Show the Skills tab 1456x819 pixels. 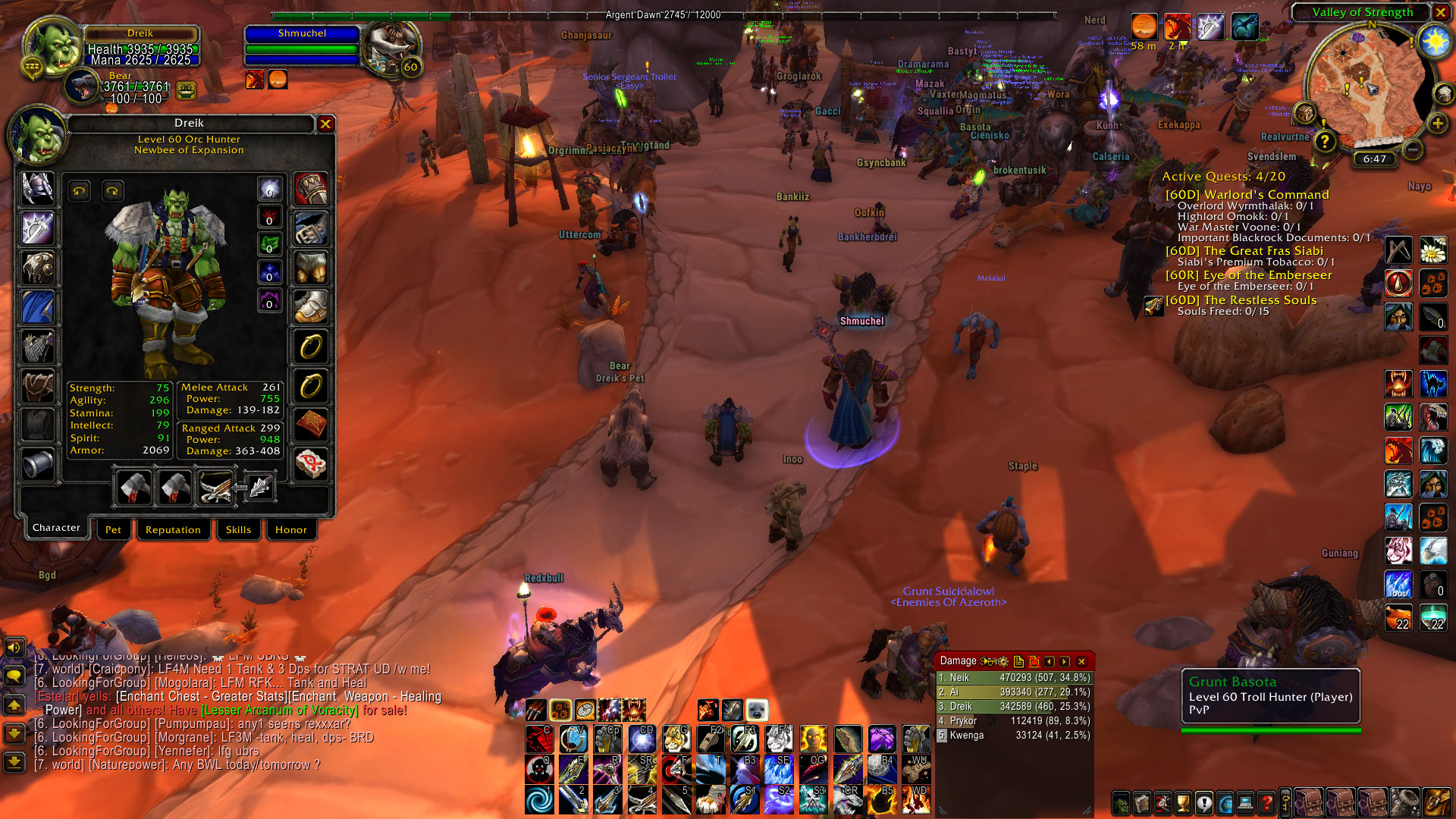tap(238, 529)
